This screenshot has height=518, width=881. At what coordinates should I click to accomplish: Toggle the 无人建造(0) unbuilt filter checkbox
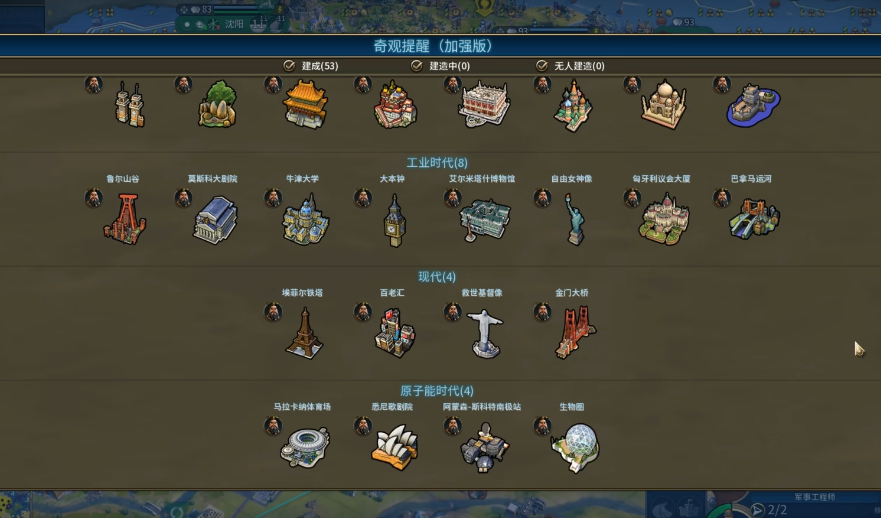(x=542, y=66)
